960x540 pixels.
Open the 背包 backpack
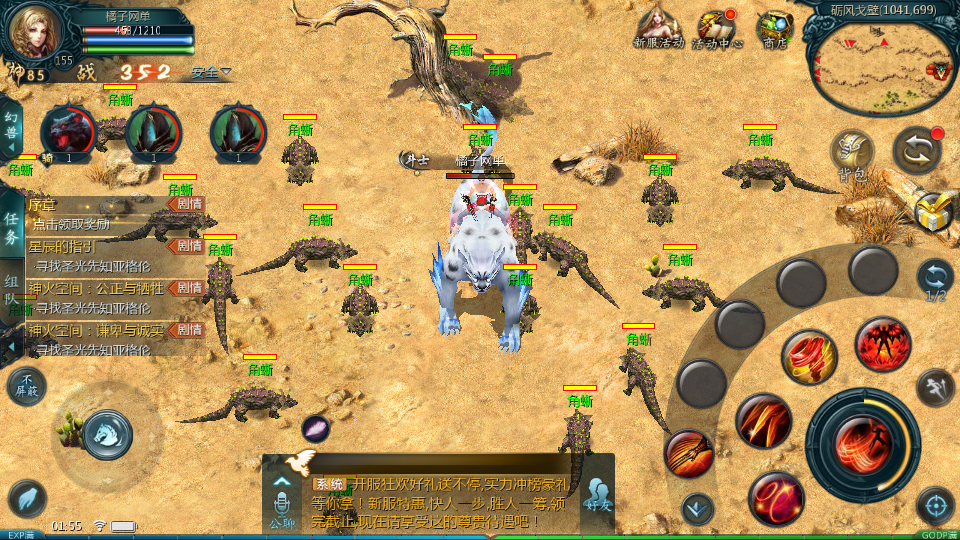coord(852,155)
